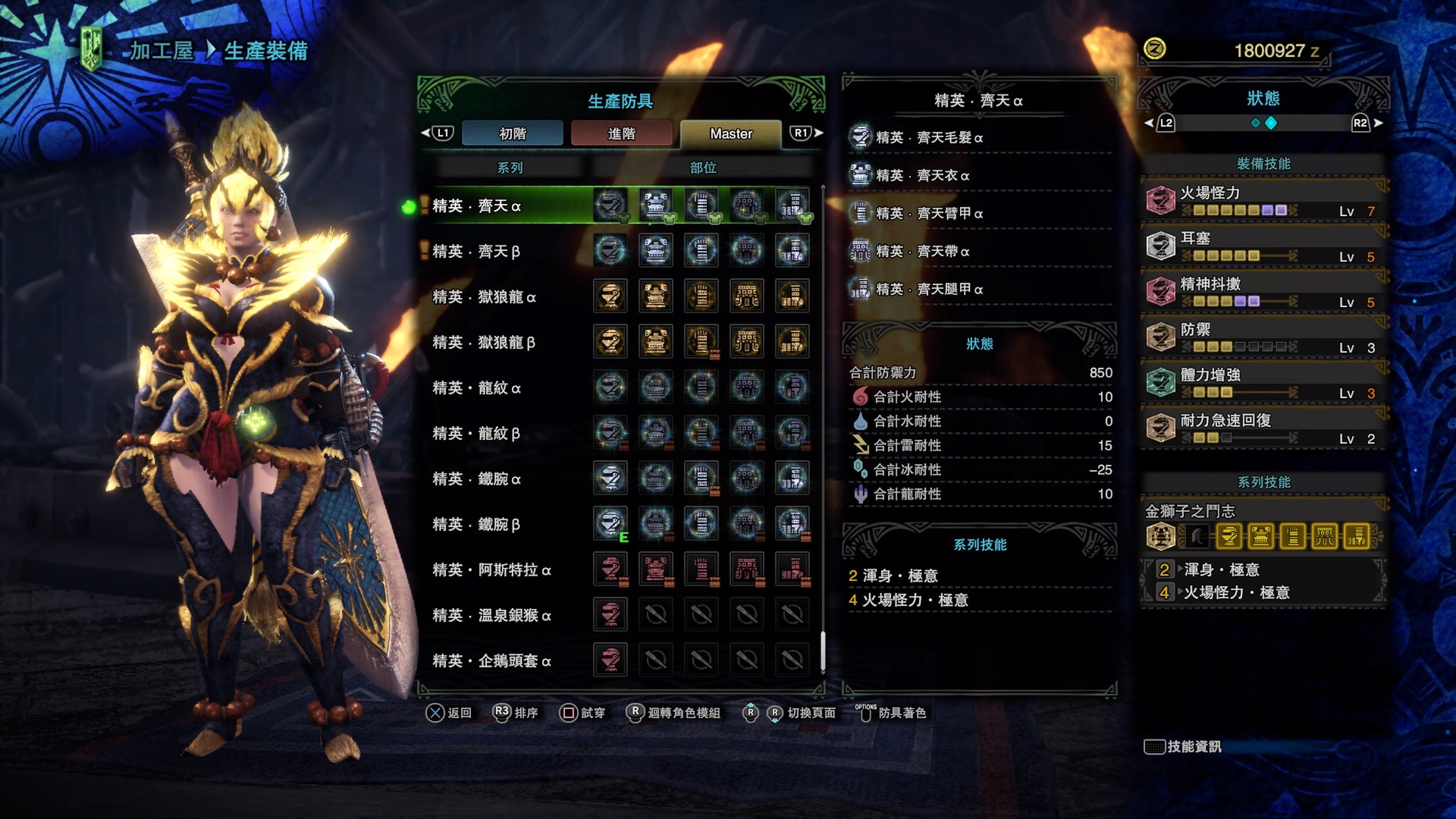Pick the 精英．獄狼龍β armor series
The height and width of the screenshot is (819, 1456).
(484, 343)
